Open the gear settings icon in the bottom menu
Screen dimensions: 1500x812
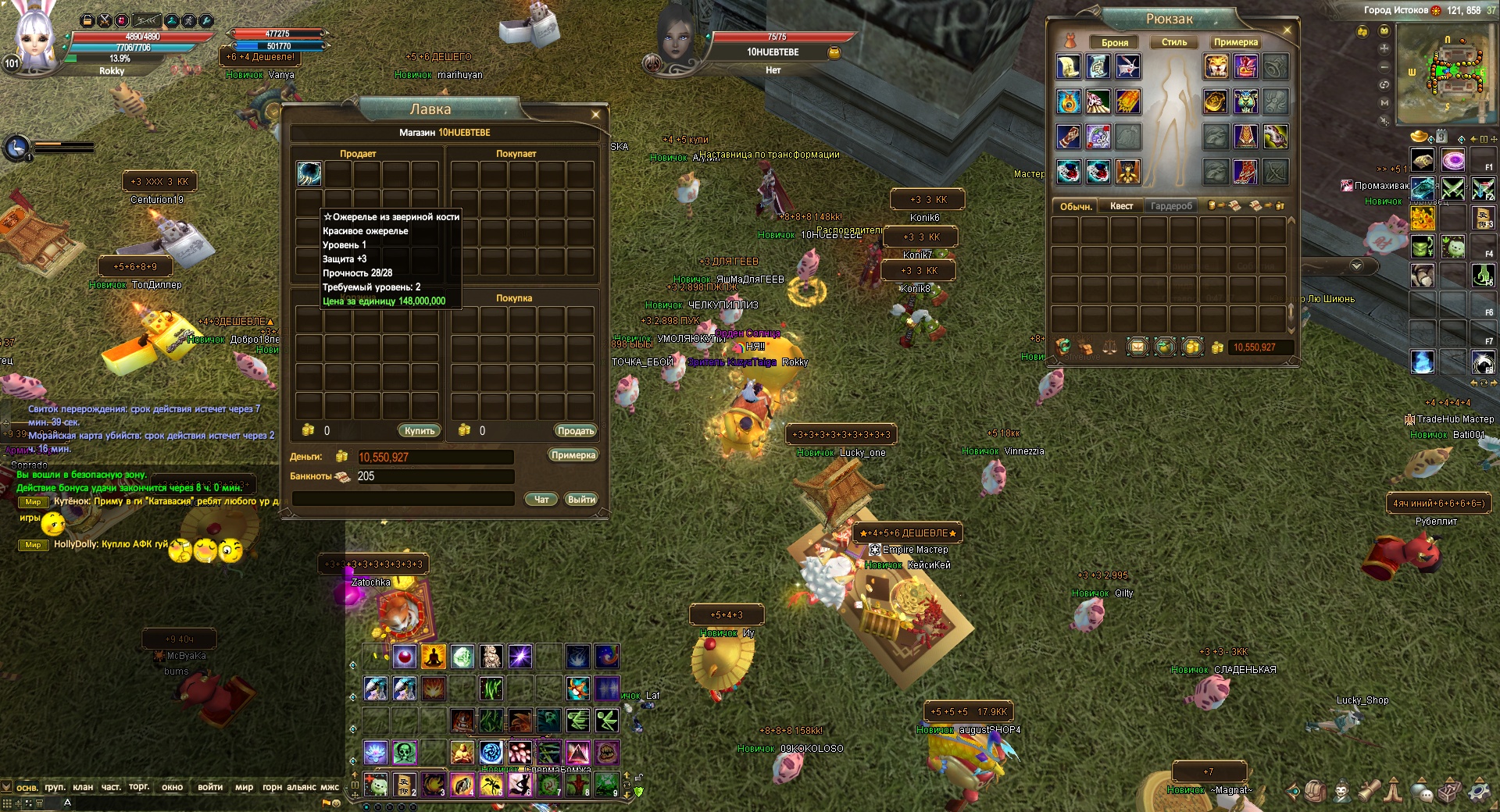(1477, 791)
